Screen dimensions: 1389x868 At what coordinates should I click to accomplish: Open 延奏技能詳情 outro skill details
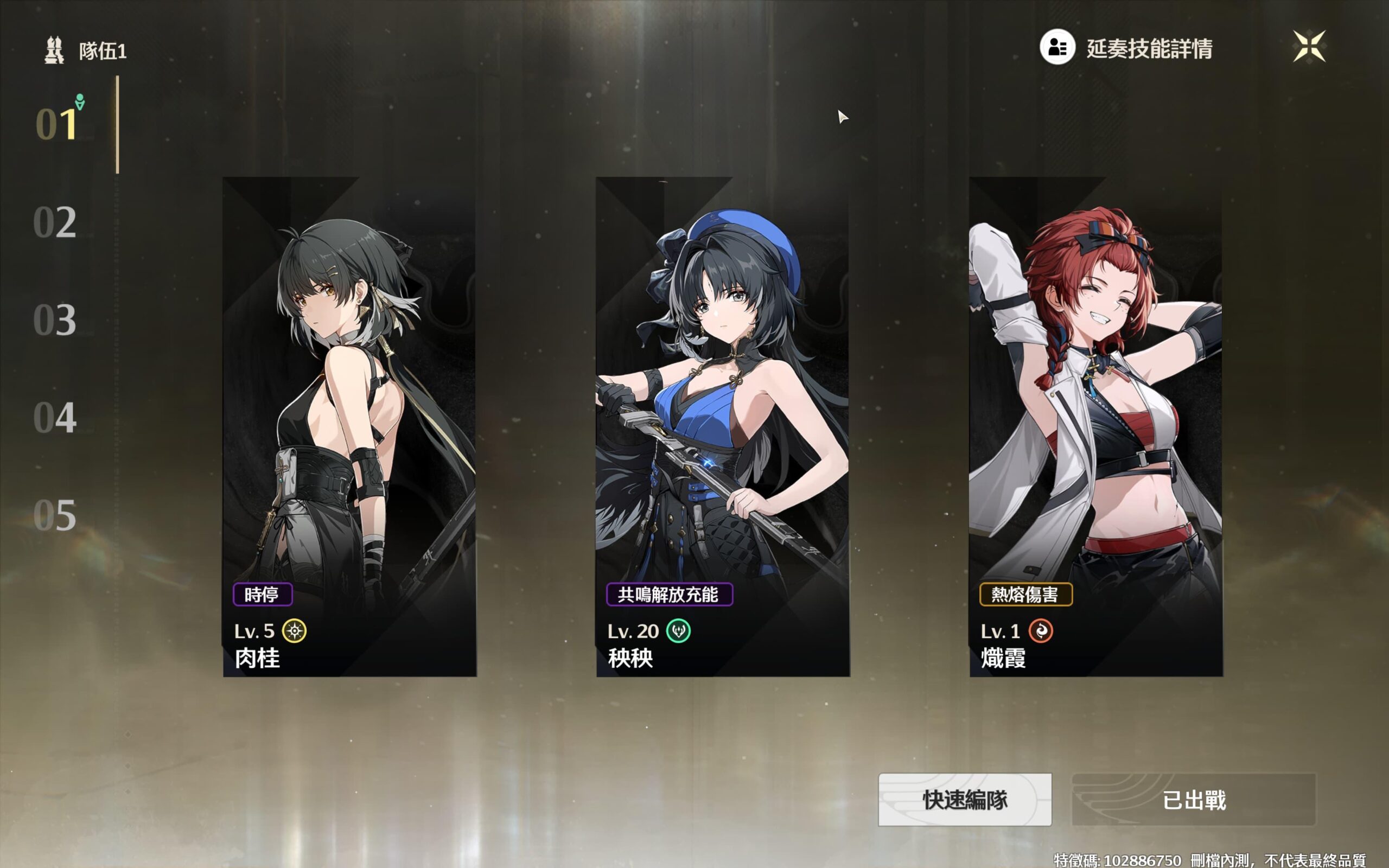tap(1126, 48)
